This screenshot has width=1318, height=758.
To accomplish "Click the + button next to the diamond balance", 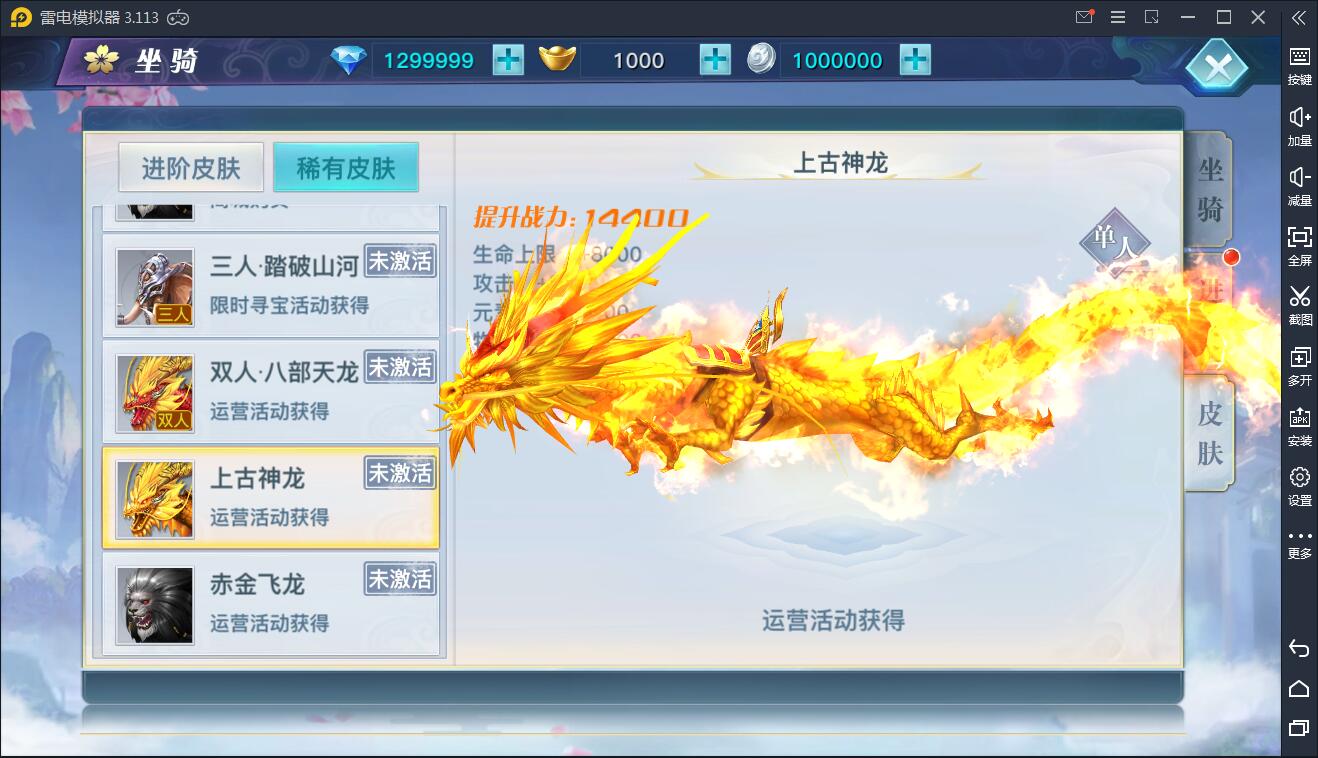I will tap(508, 60).
